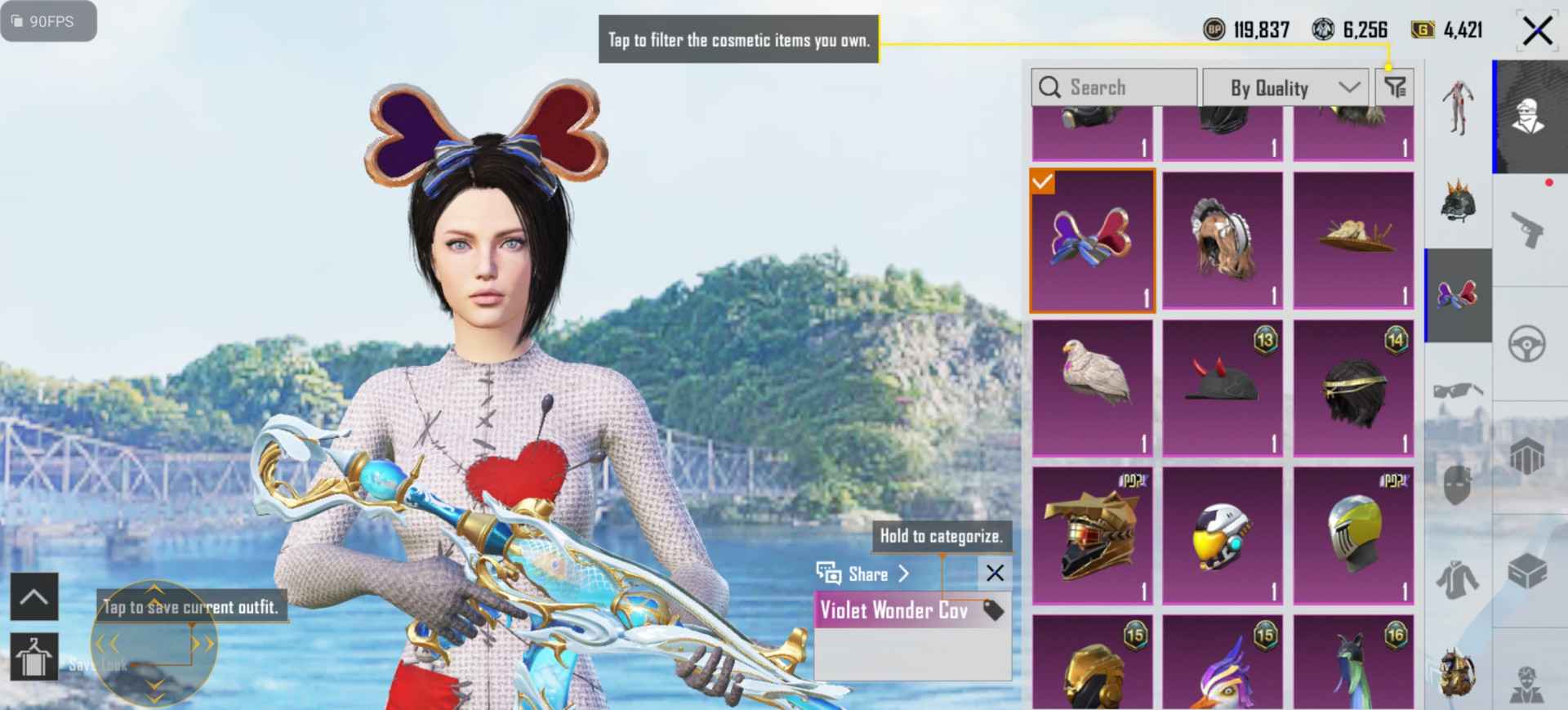Open the face mask category tab
This screenshot has width=1568, height=710.
pyautogui.click(x=1458, y=485)
